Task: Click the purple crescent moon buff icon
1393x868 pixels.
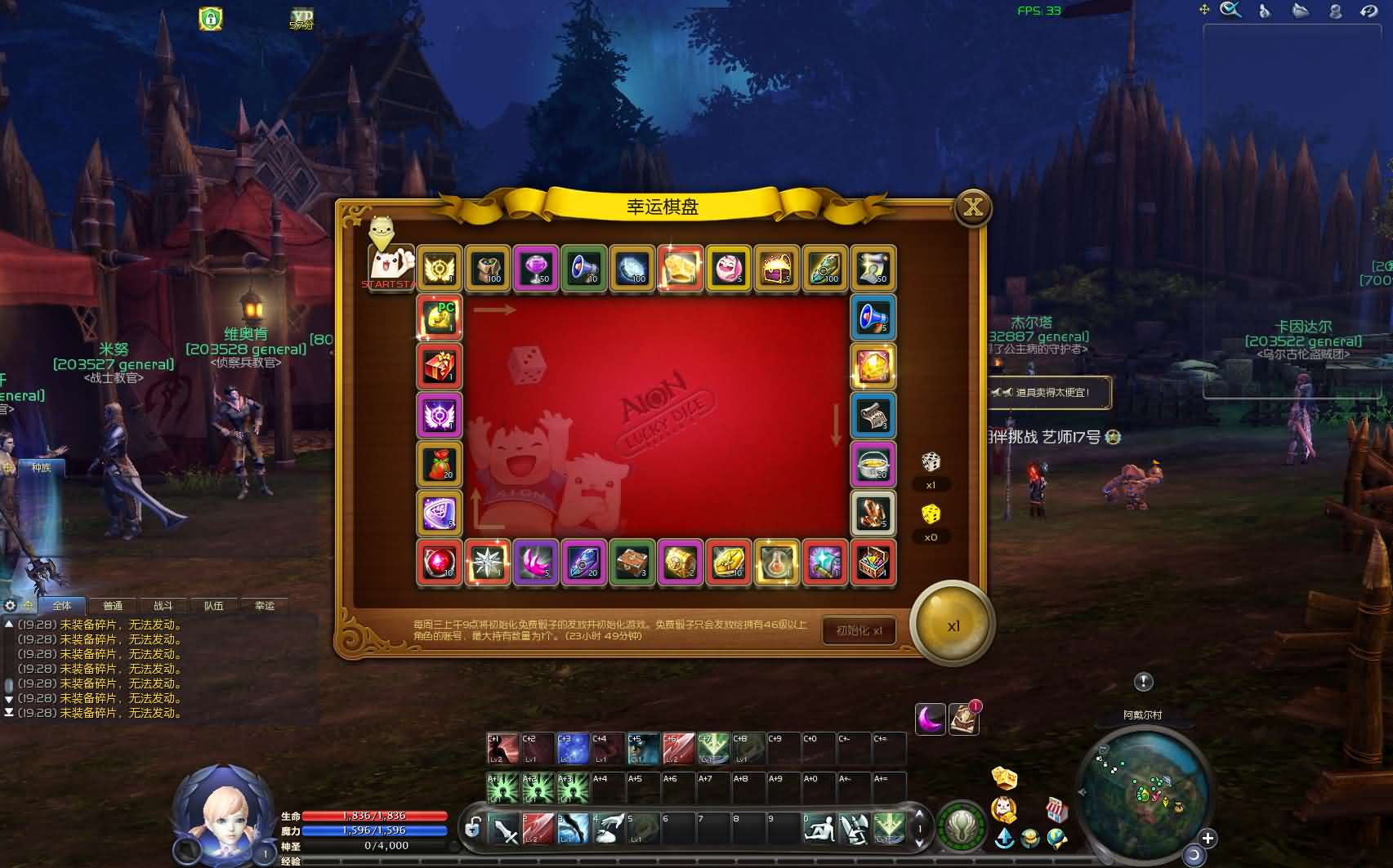Action: coord(931,719)
